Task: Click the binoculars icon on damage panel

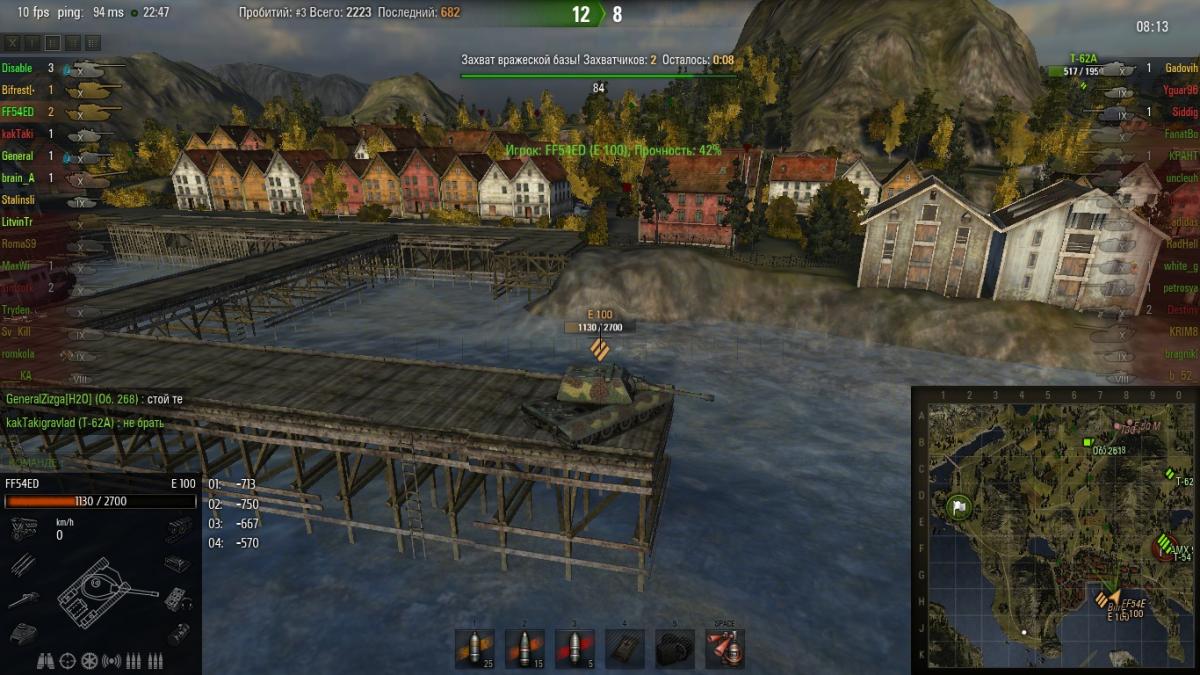Action: 46,661
